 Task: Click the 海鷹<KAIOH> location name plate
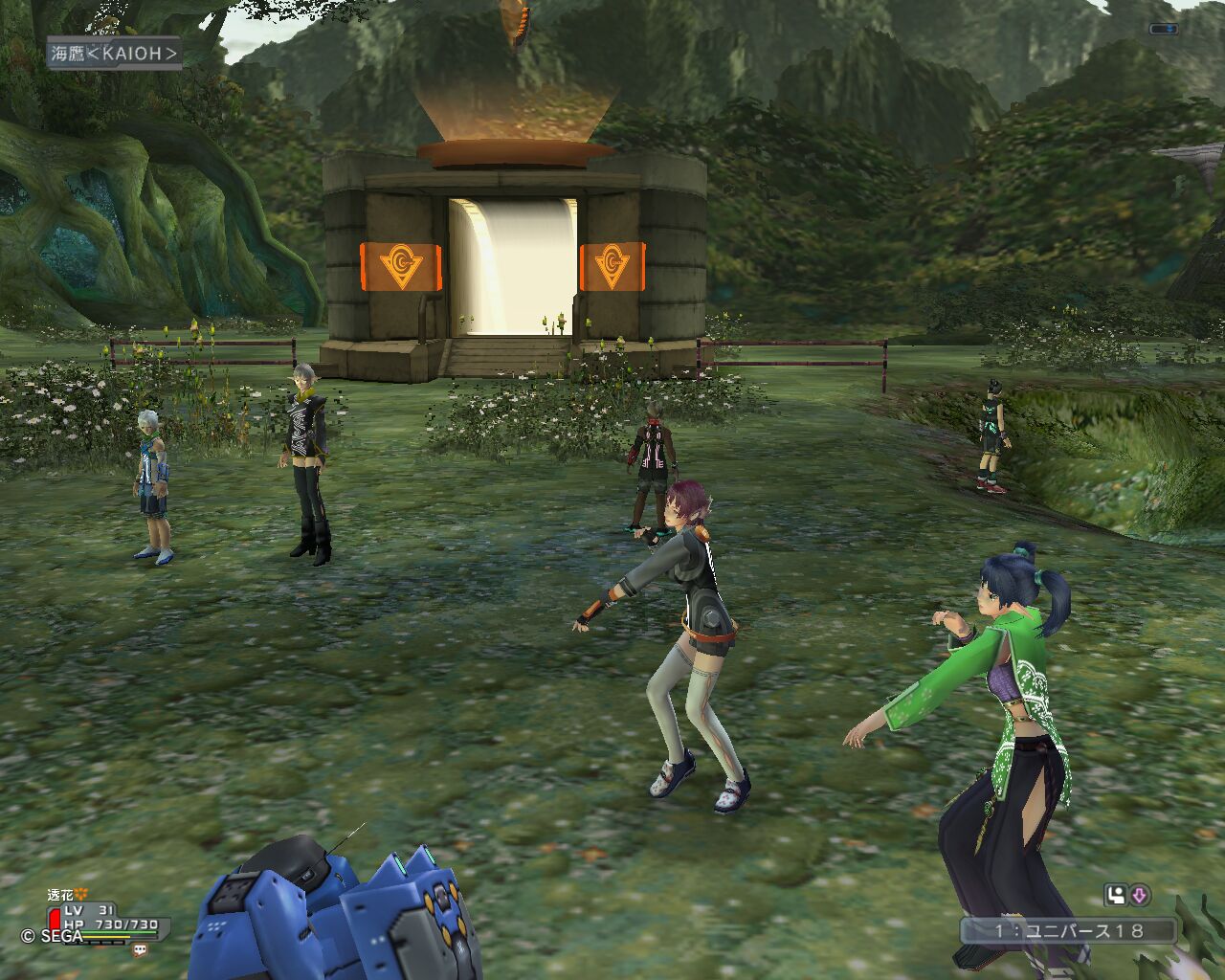(x=114, y=54)
